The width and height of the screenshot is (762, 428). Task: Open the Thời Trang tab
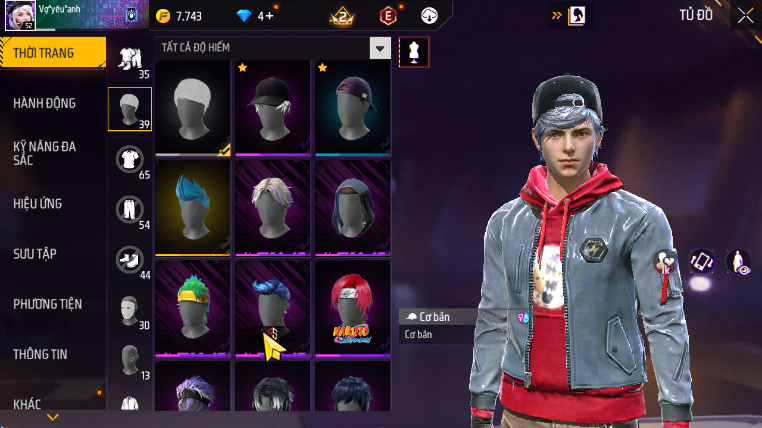(x=52, y=53)
